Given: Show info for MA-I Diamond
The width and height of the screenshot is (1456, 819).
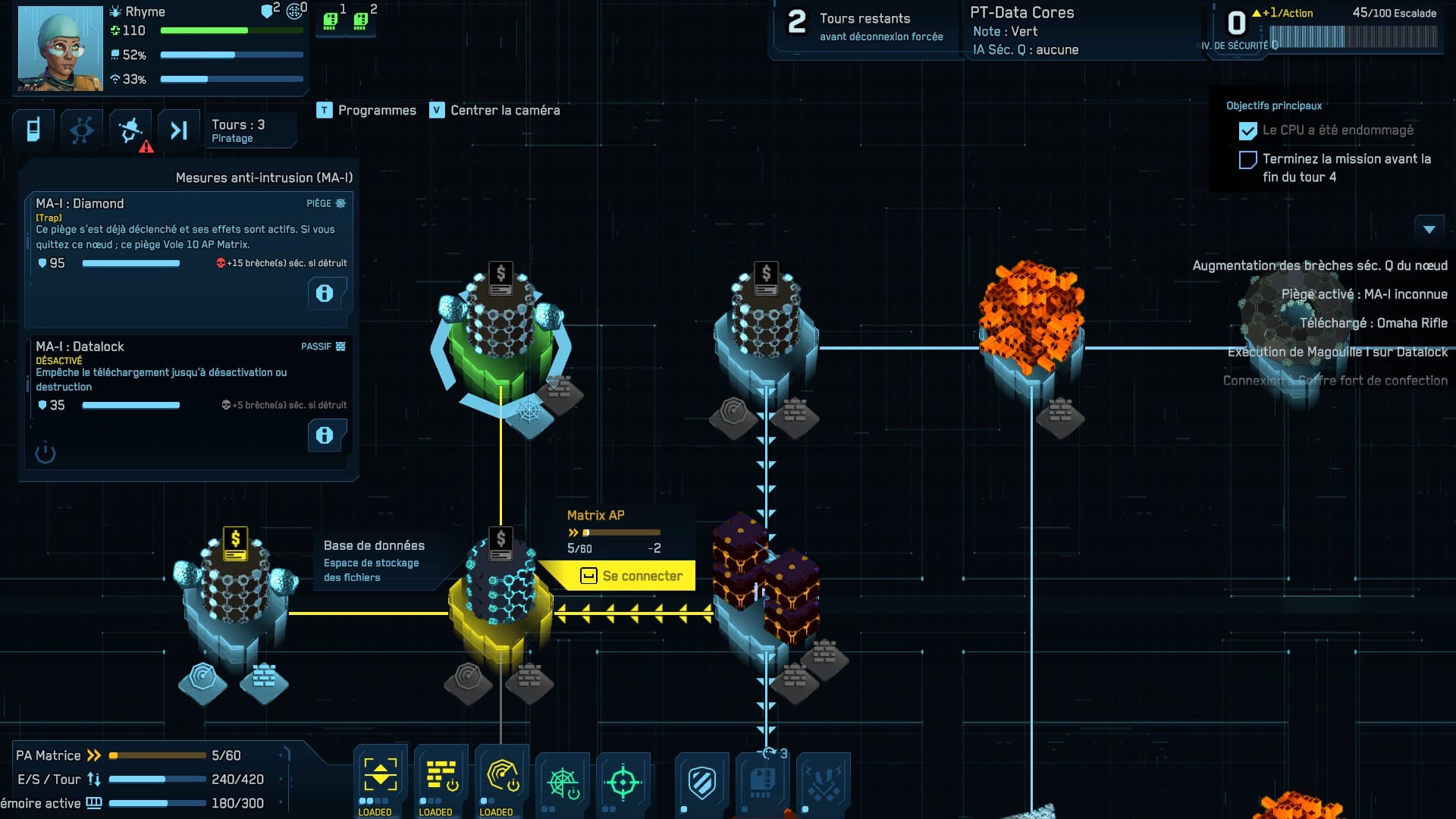Looking at the screenshot, I should click(325, 293).
